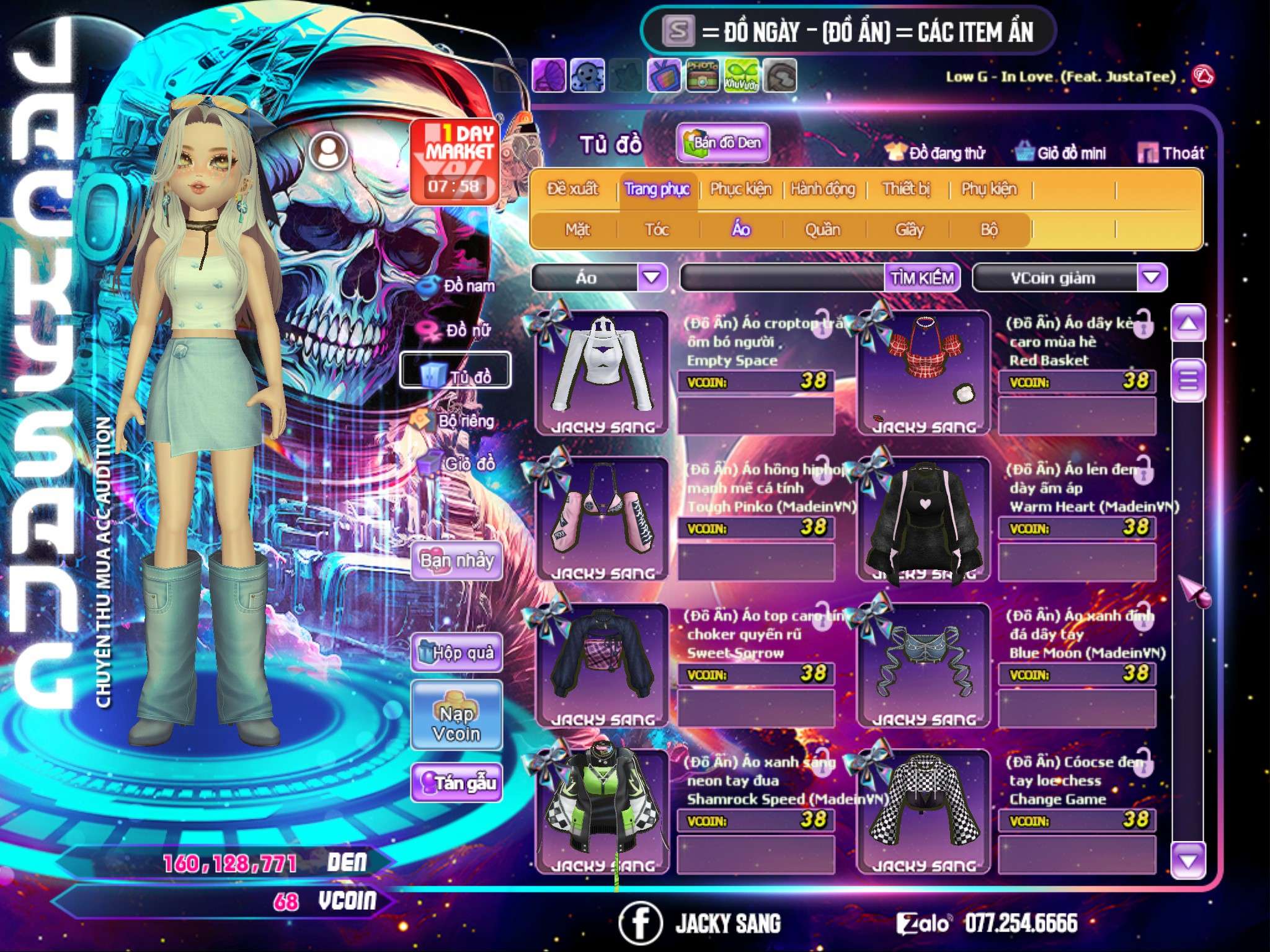The width and height of the screenshot is (1270, 952).
Task: Open the 1 Day Market banner
Action: pyautogui.click(x=455, y=161)
